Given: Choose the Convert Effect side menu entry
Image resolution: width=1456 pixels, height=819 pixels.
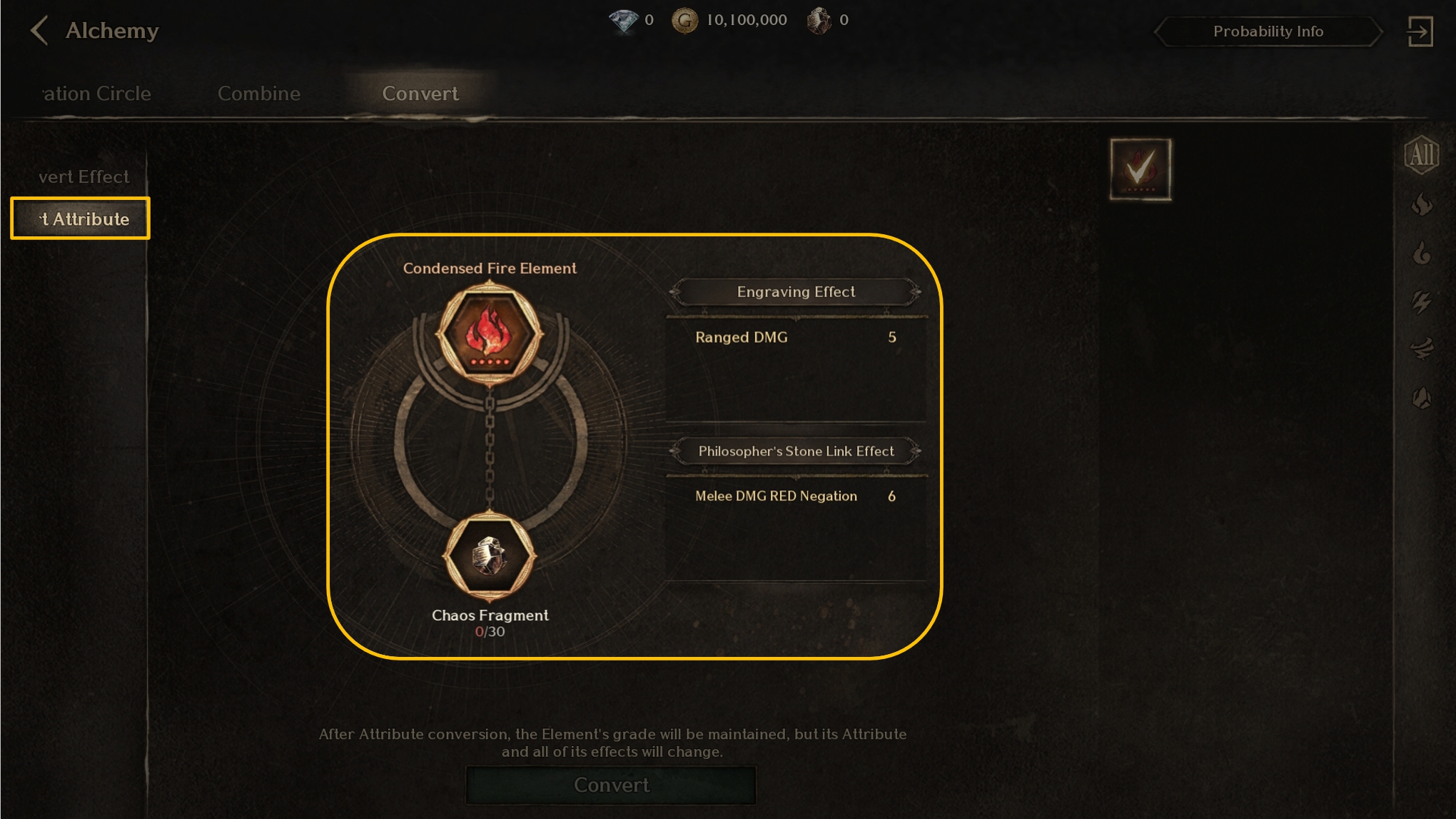Looking at the screenshot, I should point(83,176).
